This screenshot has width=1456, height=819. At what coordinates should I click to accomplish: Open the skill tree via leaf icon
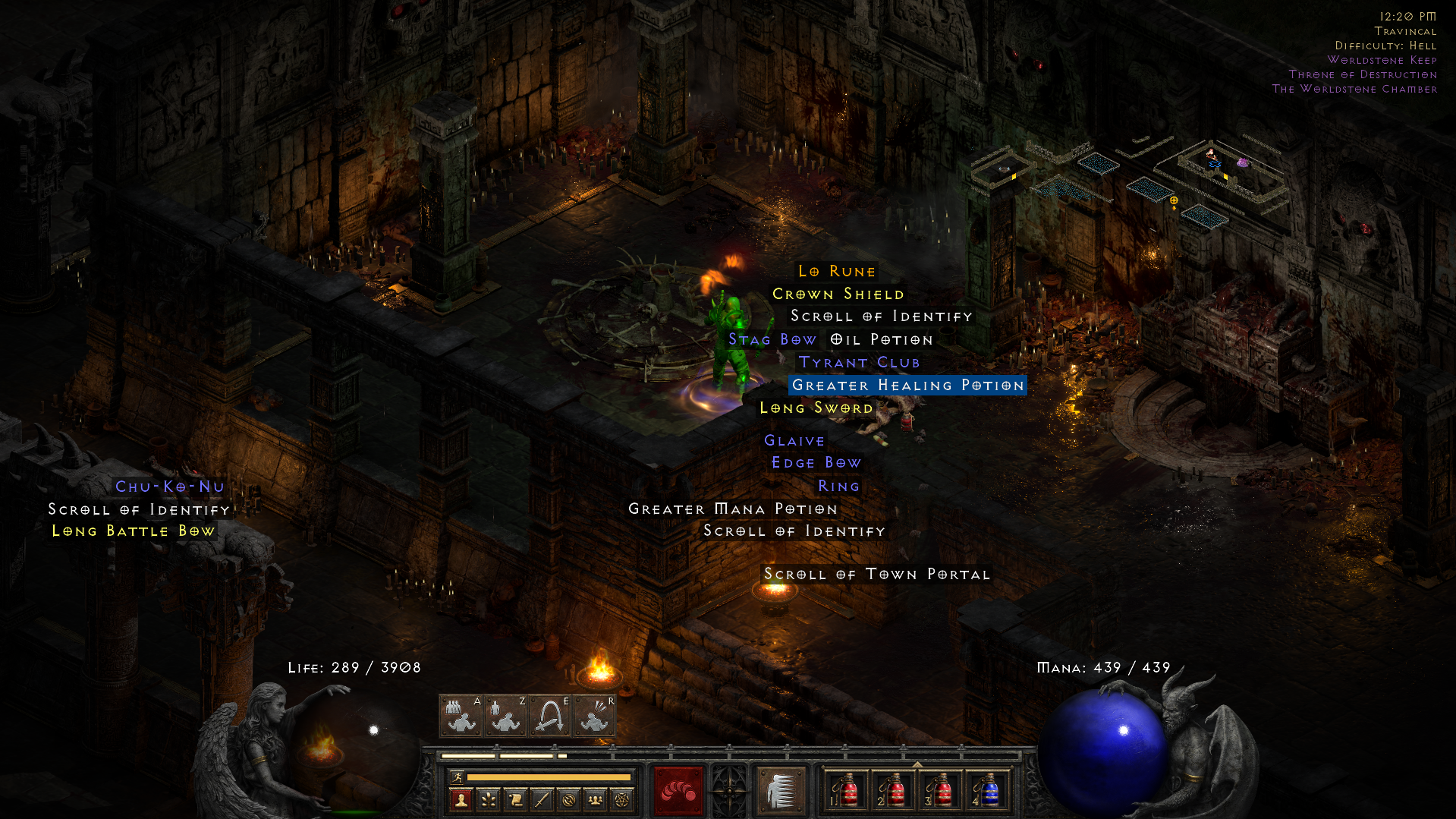point(488,800)
